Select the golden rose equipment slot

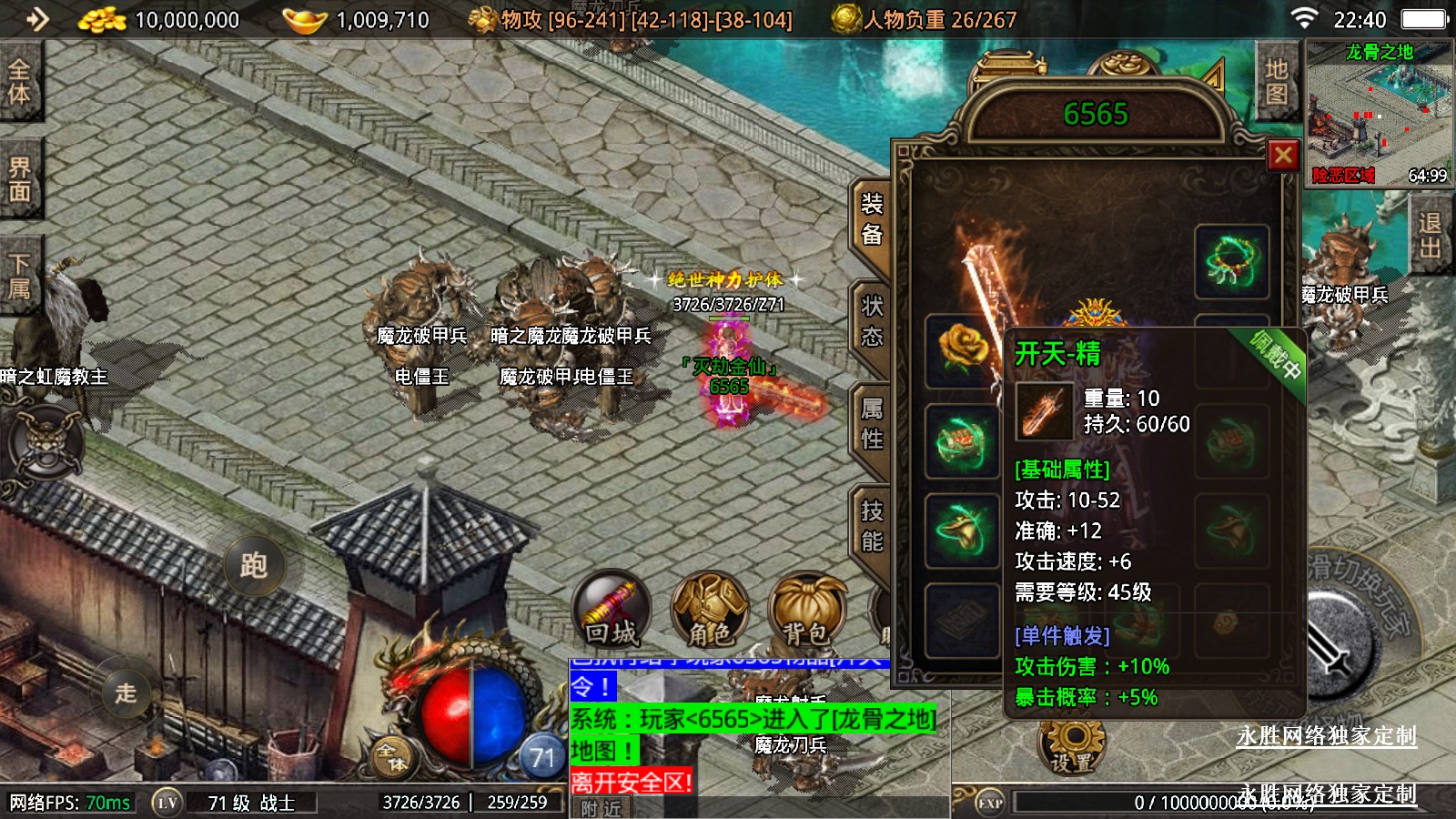[962, 350]
